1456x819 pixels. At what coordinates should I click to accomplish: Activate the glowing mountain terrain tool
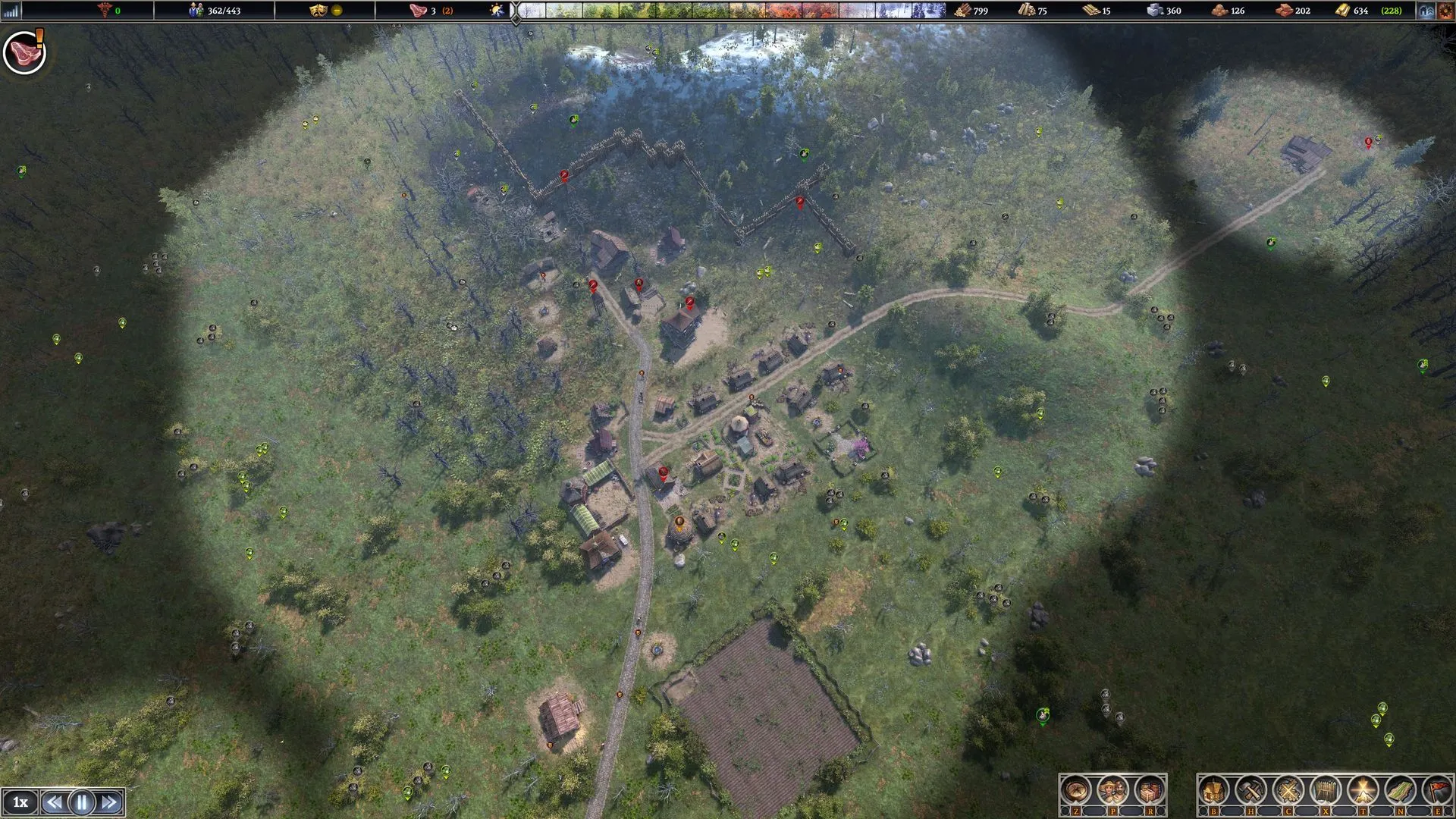tap(1363, 791)
